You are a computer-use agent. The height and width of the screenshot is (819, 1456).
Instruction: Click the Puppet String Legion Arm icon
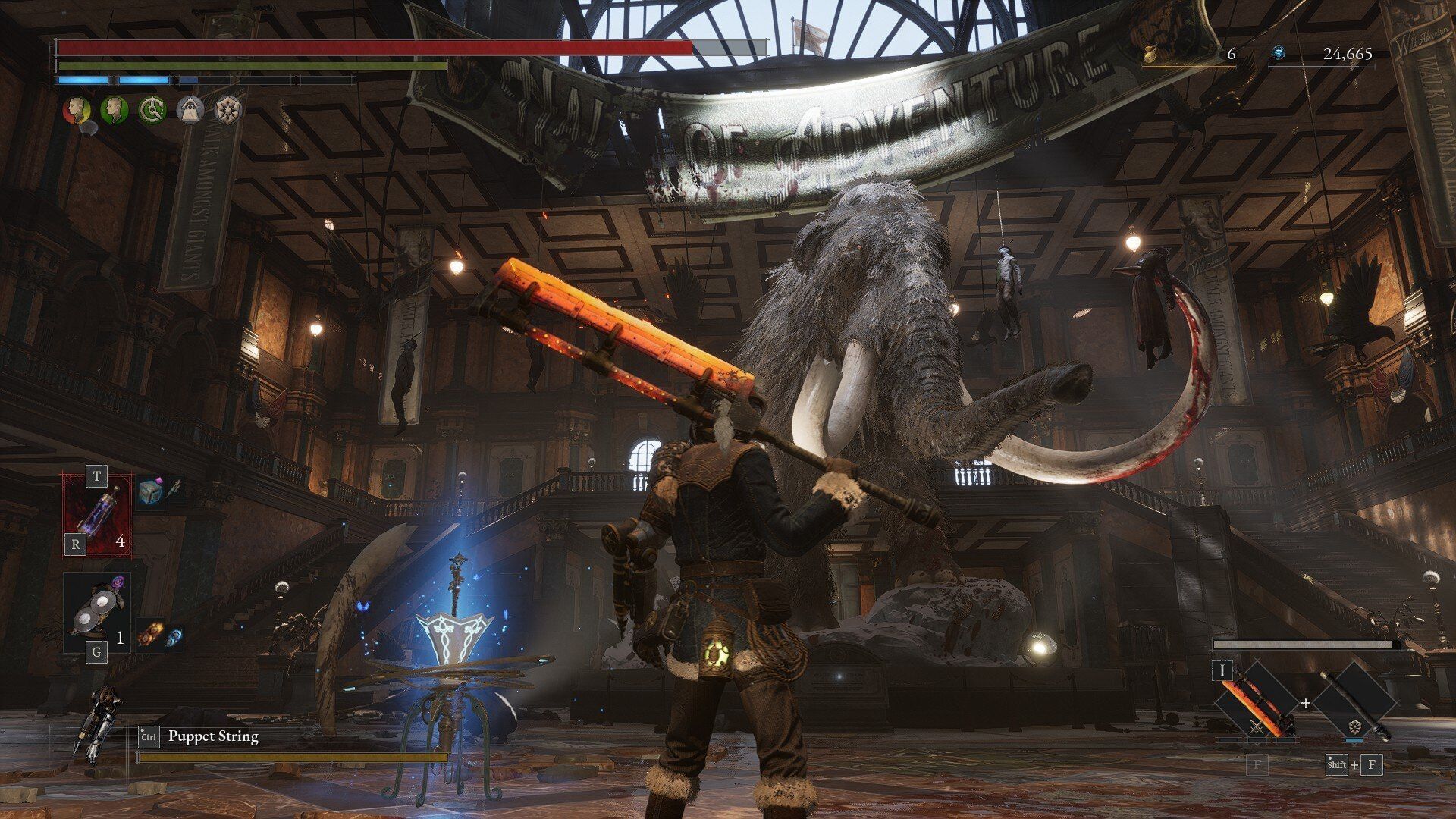pyautogui.click(x=95, y=723)
